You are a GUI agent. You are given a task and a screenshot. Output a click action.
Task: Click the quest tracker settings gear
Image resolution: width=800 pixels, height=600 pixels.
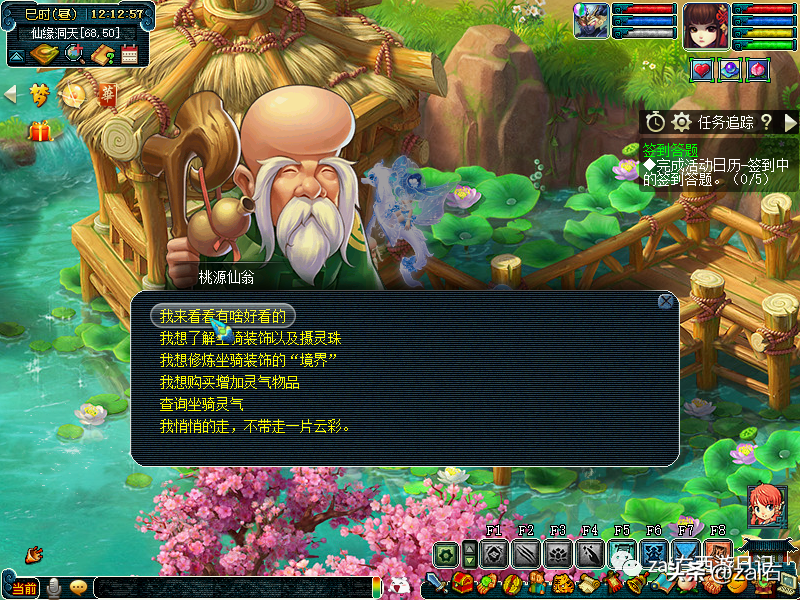click(x=682, y=122)
